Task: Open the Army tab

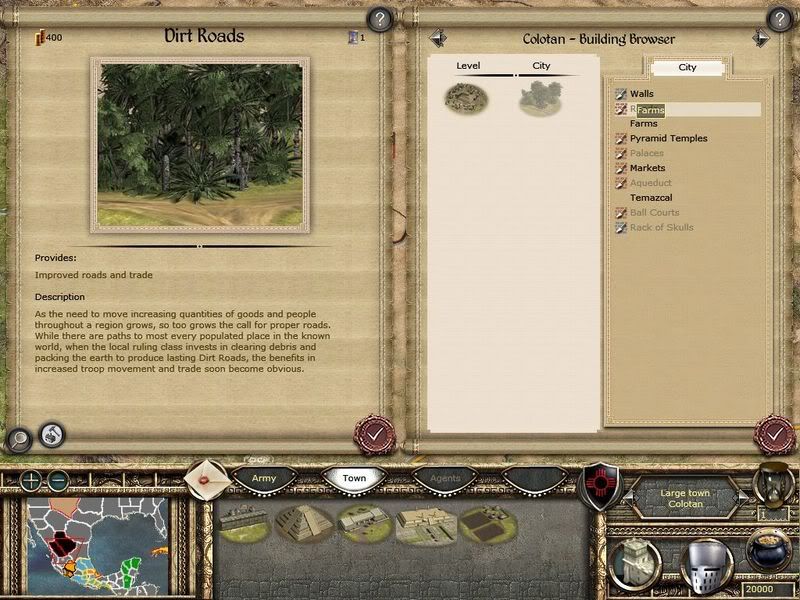Action: point(264,479)
